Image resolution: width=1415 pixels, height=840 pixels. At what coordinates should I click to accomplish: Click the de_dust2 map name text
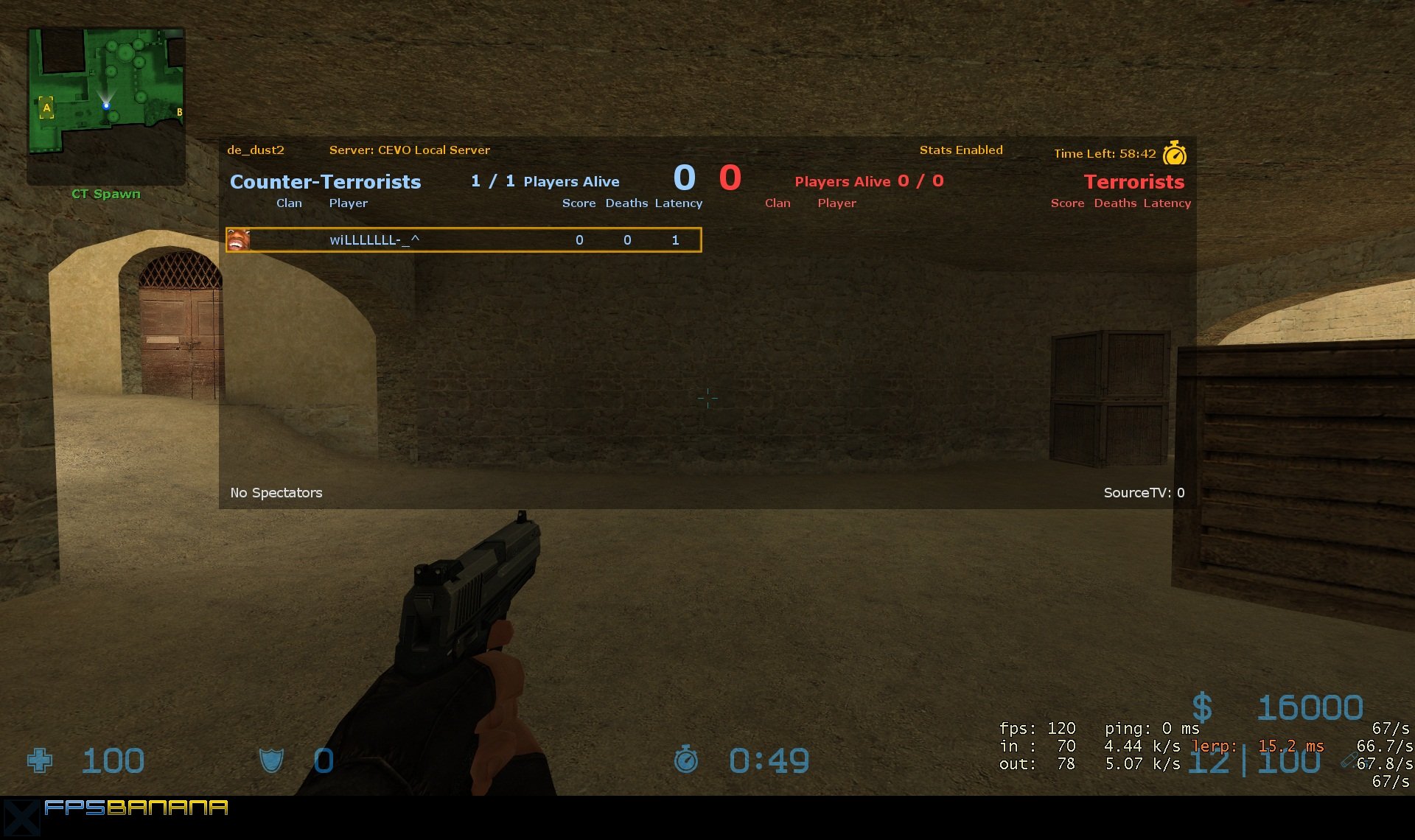click(256, 150)
